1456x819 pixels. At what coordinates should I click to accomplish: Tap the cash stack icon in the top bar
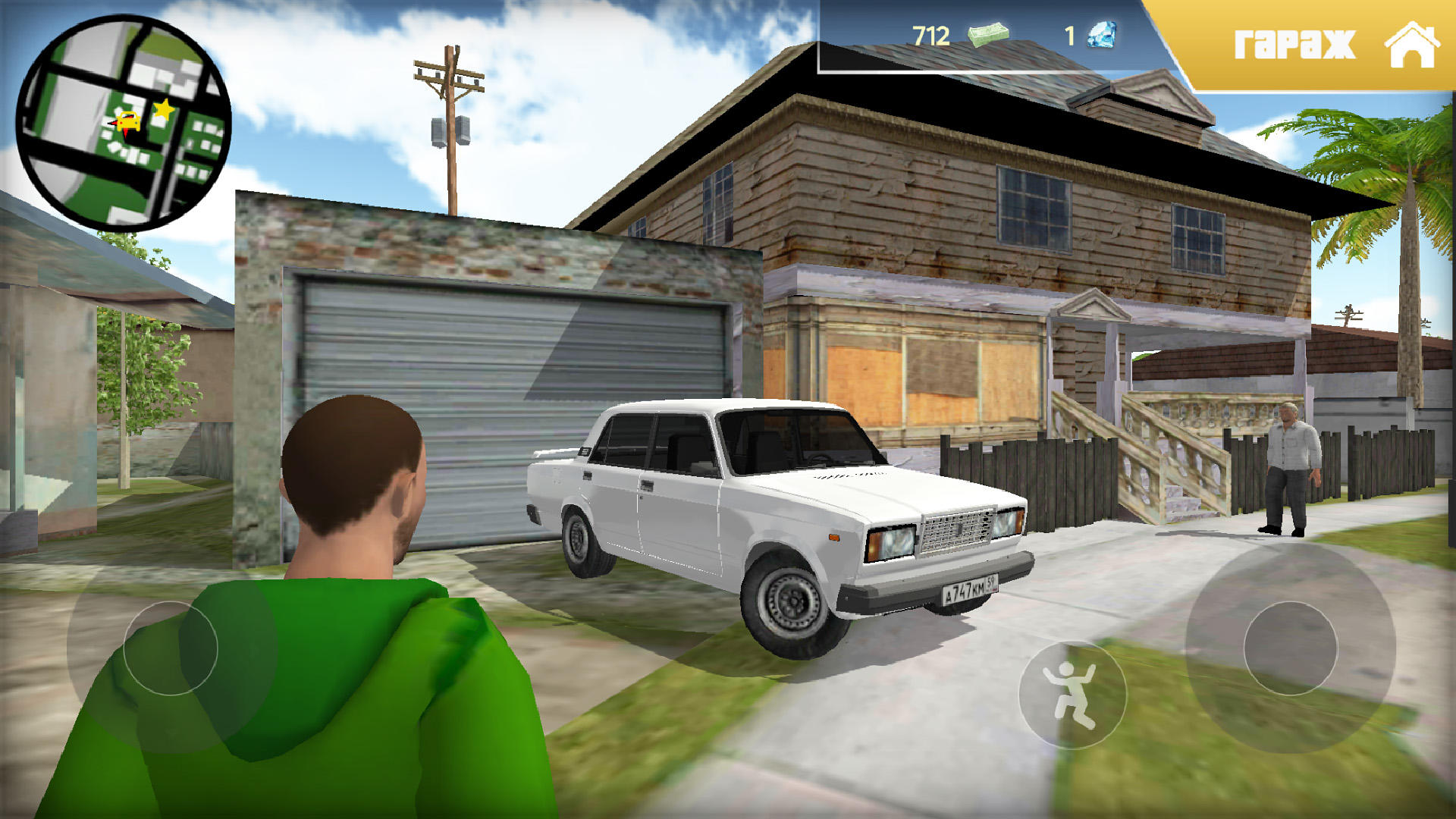(x=987, y=33)
